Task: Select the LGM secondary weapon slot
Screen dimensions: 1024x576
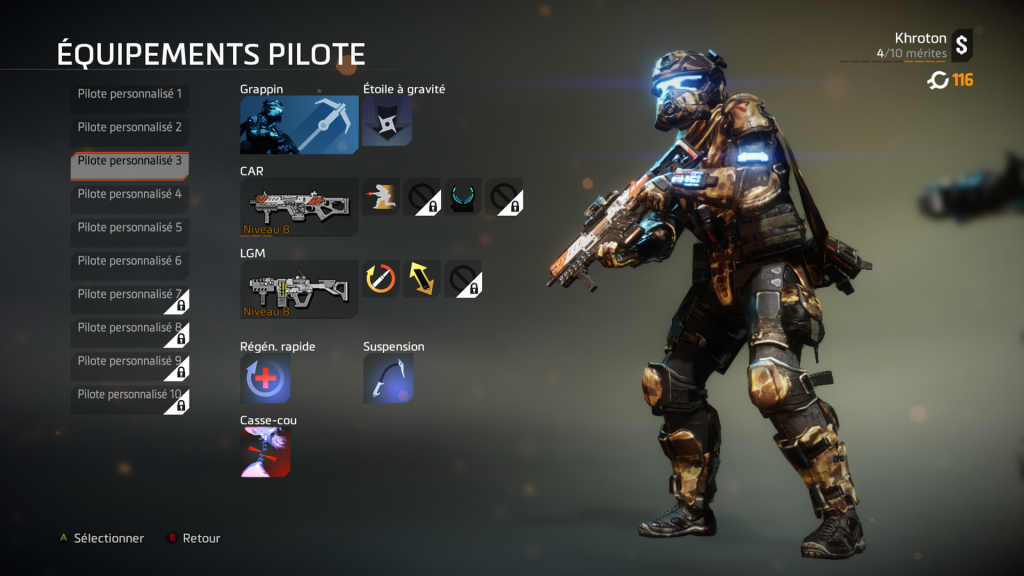Action: [x=299, y=289]
